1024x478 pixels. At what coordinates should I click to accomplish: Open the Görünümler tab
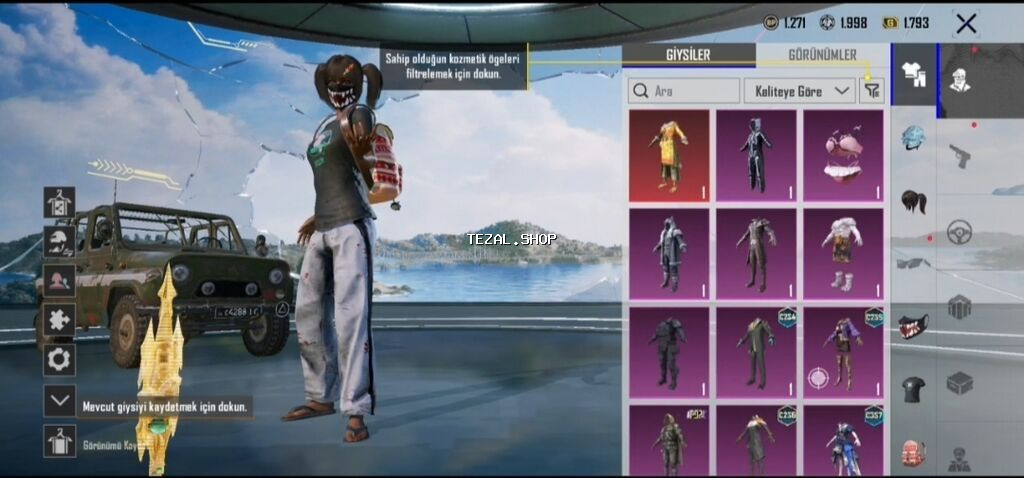click(821, 55)
